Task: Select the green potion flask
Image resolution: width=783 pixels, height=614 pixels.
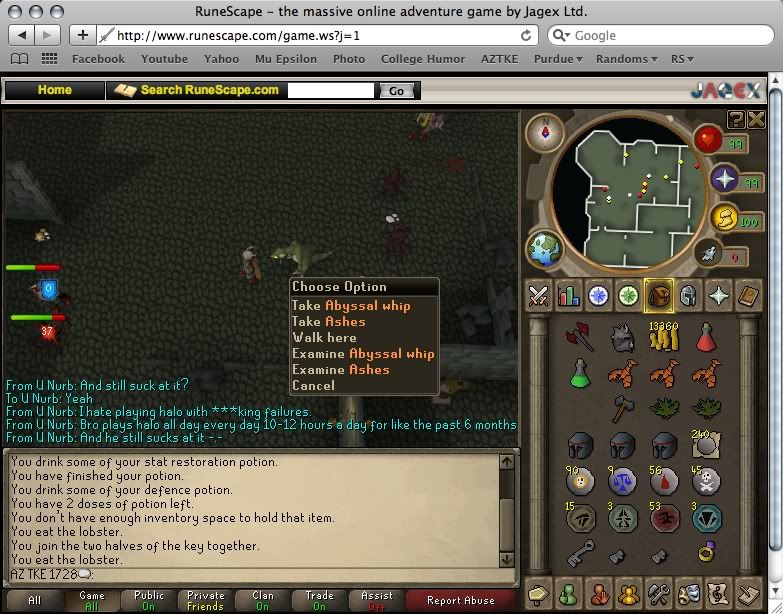Action: click(x=580, y=374)
